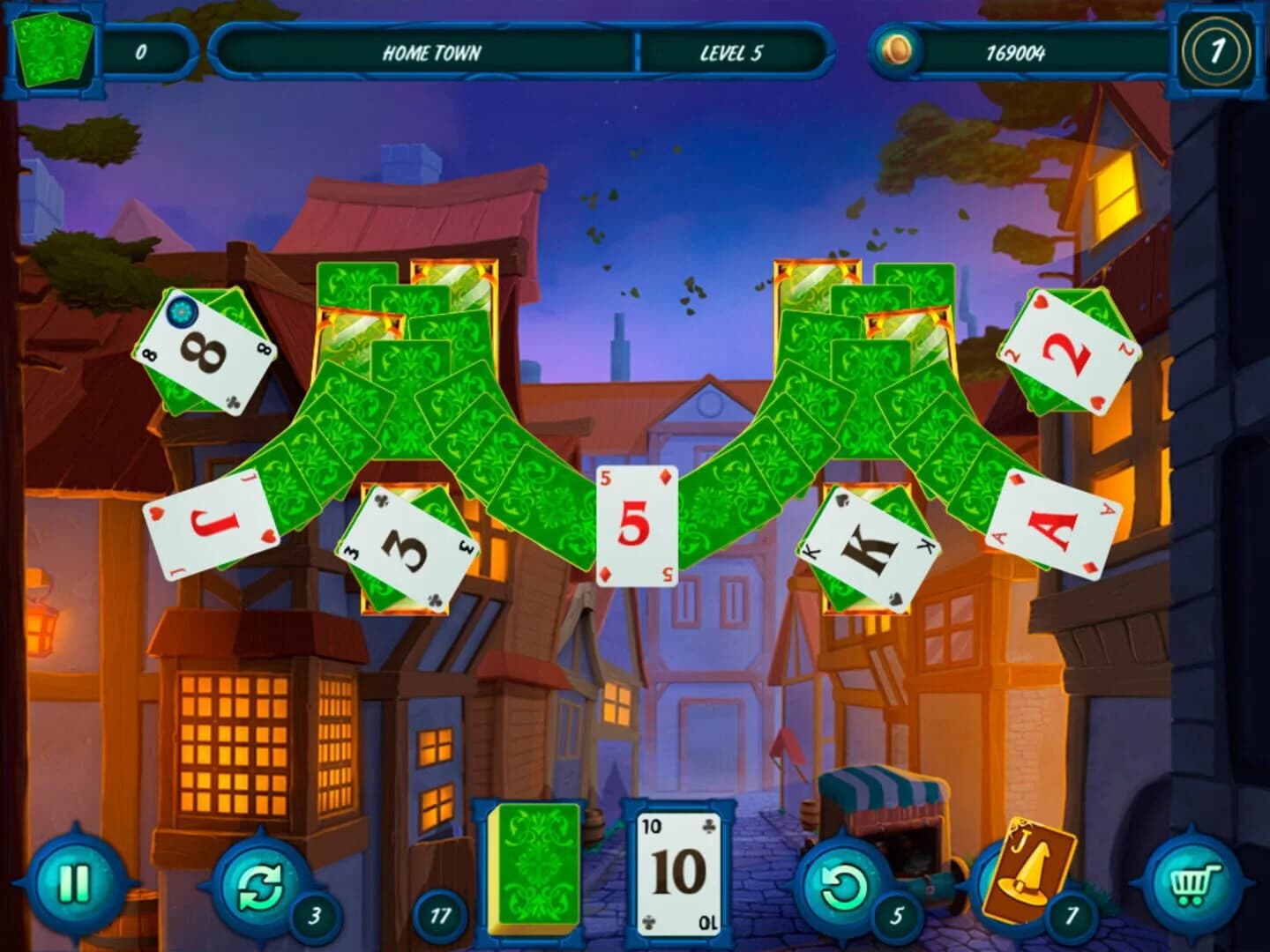
Task: Click the LEVEL 5 label
Action: tap(733, 53)
